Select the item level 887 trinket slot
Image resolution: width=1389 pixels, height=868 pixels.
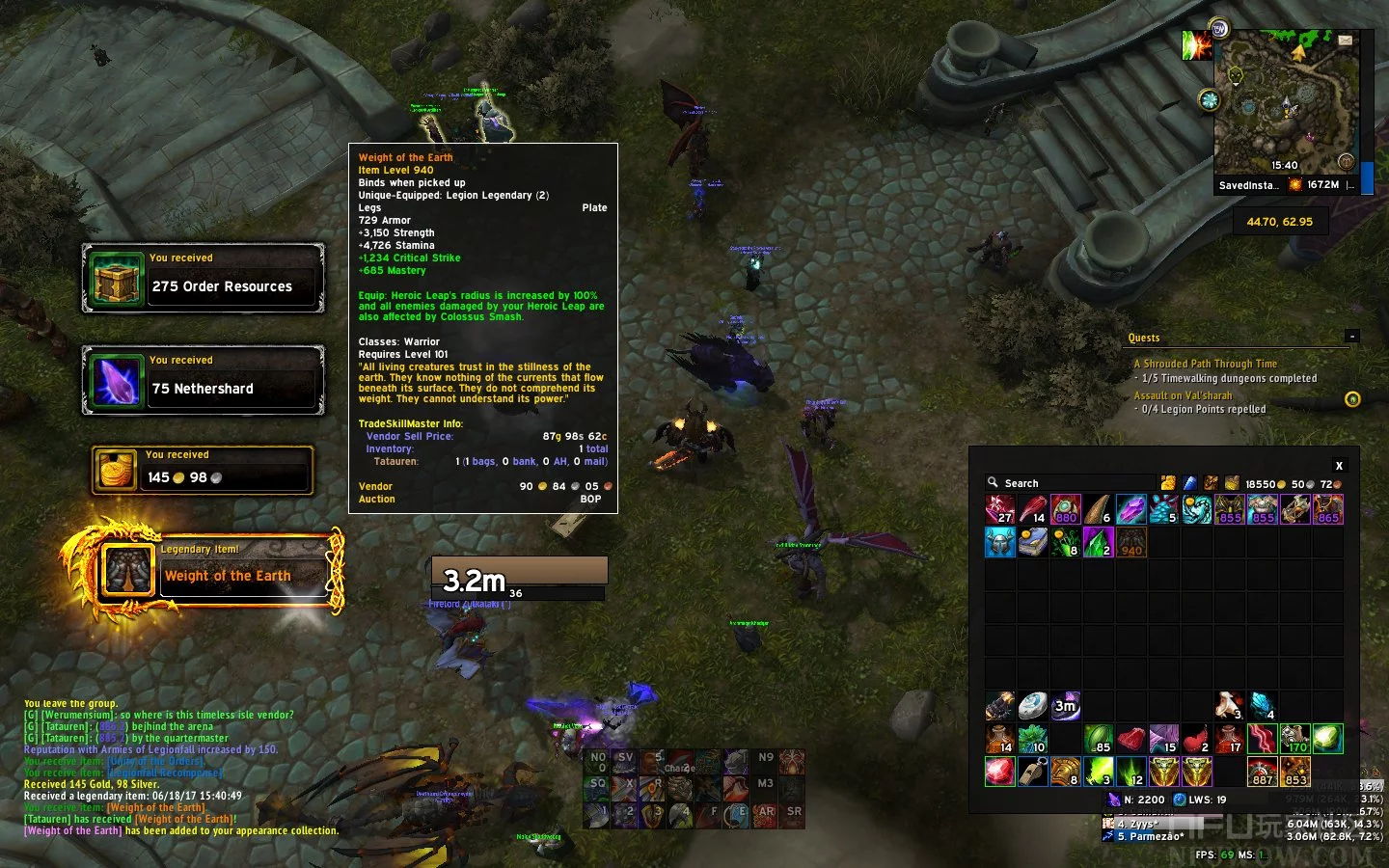[1262, 772]
